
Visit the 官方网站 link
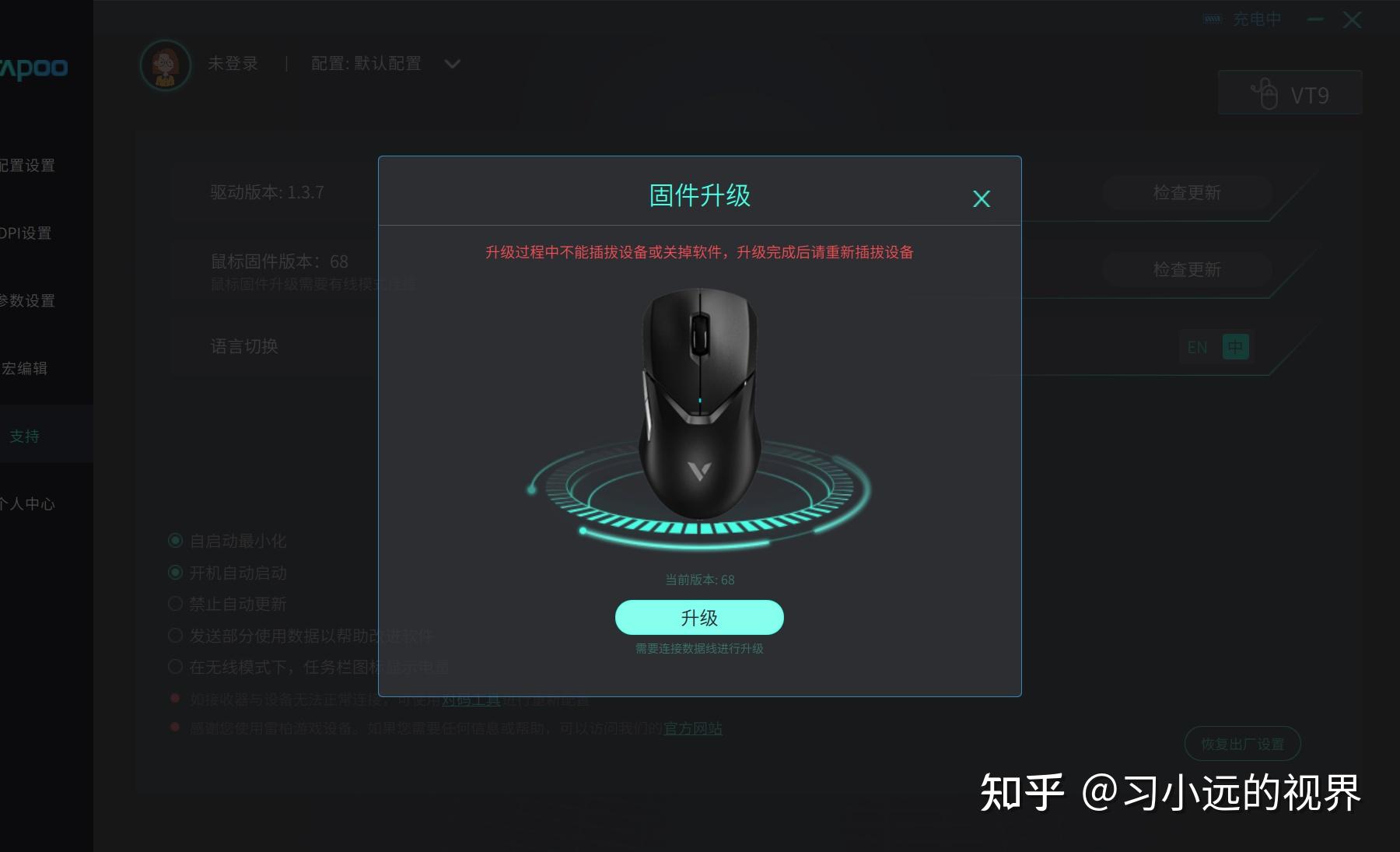tap(691, 728)
